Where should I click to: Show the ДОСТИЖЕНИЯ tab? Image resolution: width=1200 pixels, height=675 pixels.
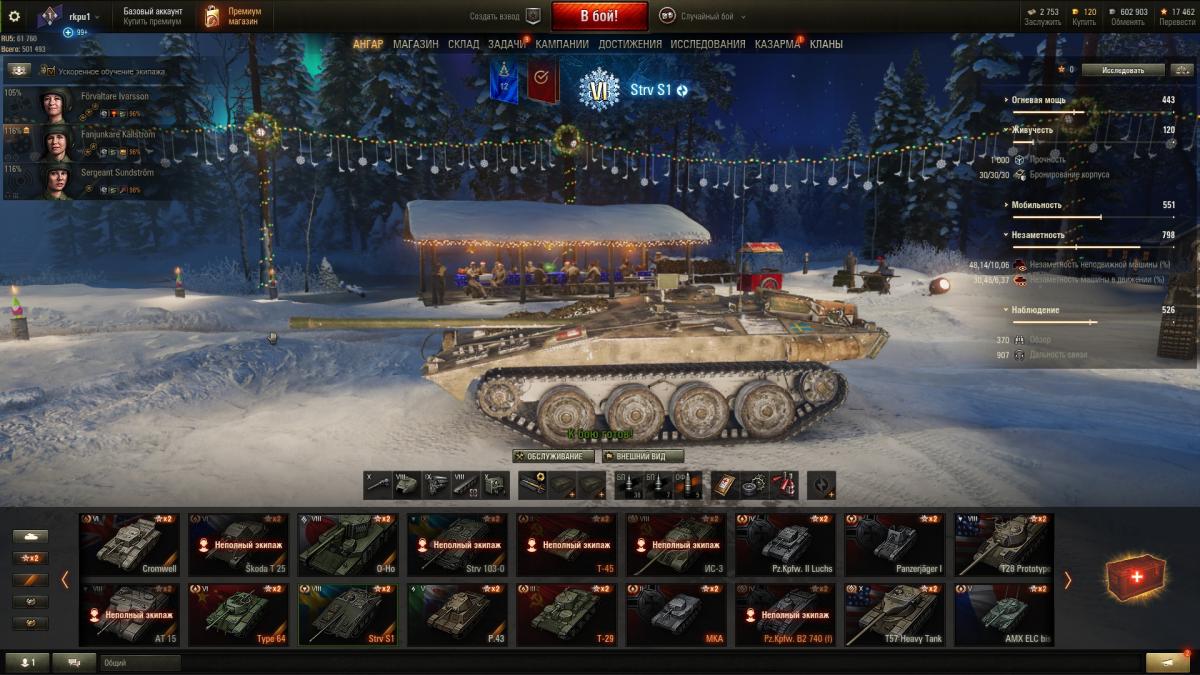[x=630, y=44]
